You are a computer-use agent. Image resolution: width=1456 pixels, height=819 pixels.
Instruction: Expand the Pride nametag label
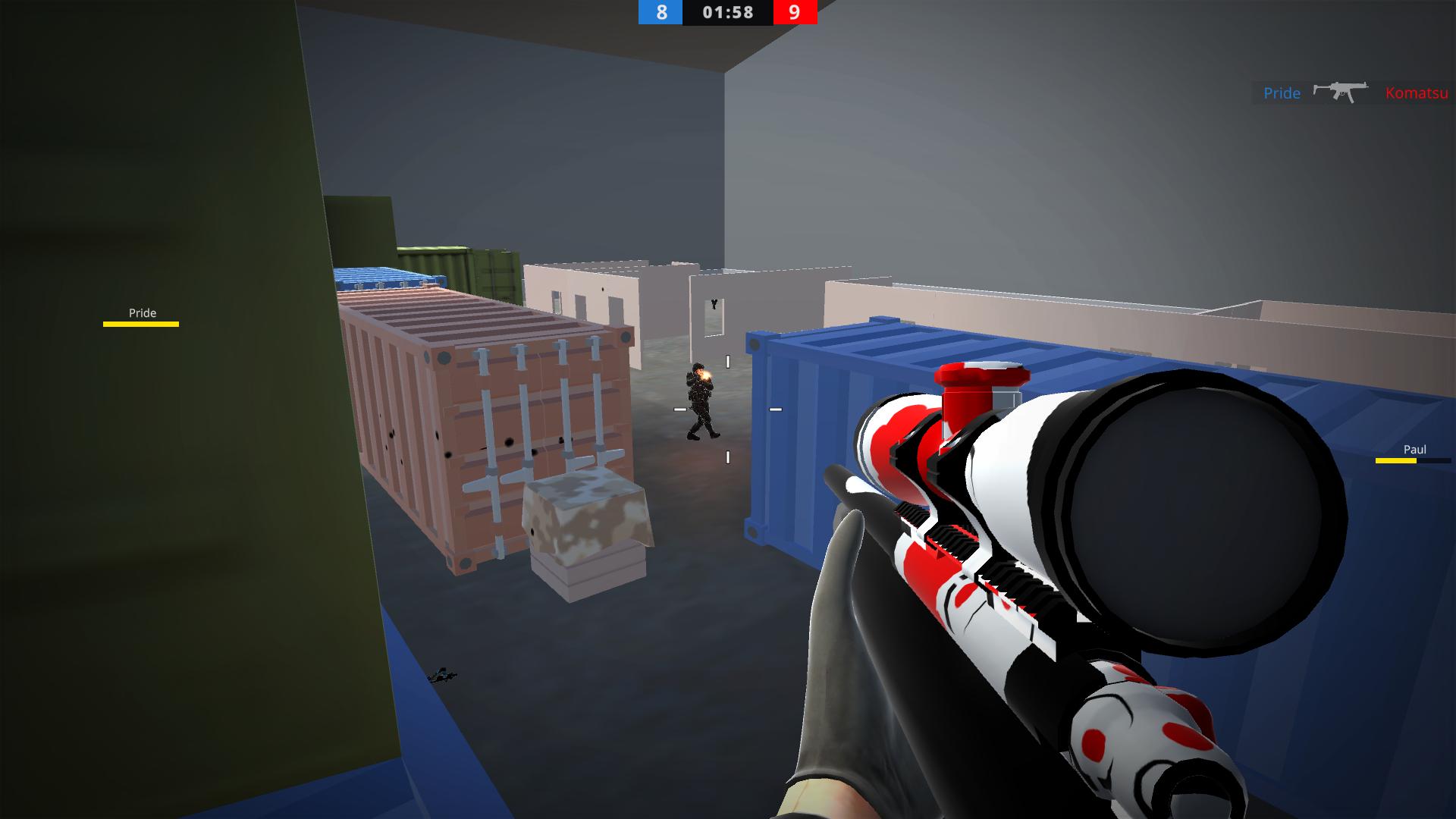141,312
